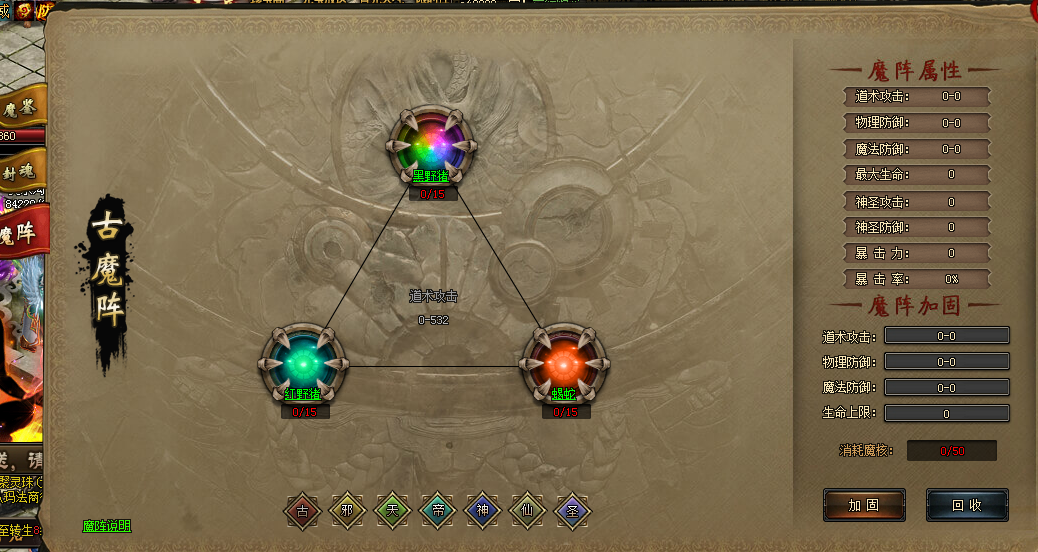
Task: Switch to the 邪 diamond tab
Action: point(348,511)
